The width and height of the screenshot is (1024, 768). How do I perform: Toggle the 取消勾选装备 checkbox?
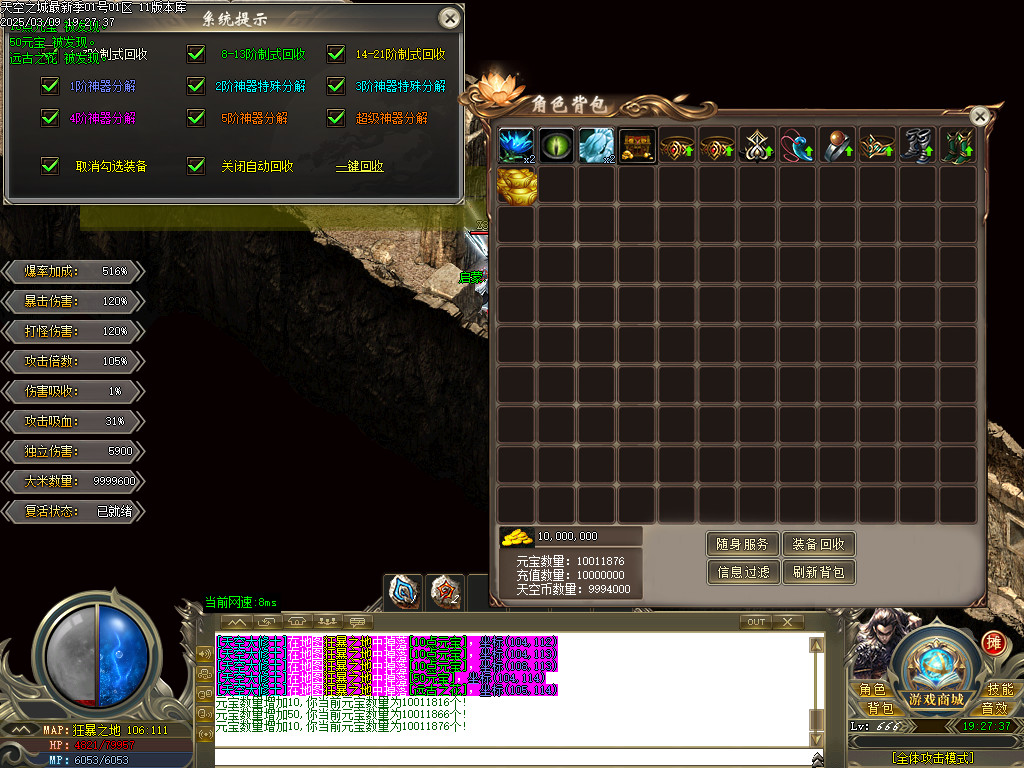point(50,166)
